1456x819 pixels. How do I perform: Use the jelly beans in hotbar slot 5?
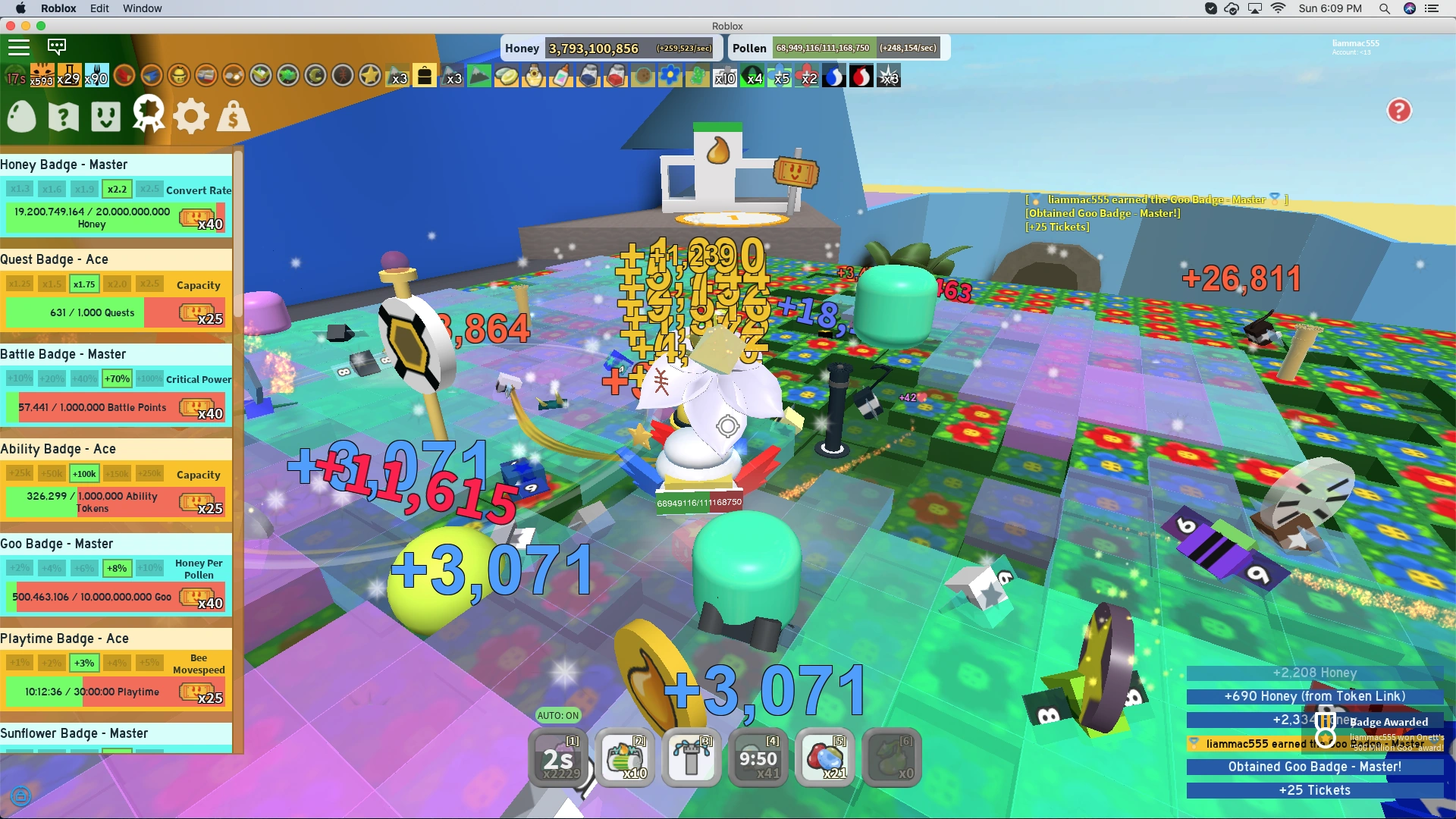[825, 757]
